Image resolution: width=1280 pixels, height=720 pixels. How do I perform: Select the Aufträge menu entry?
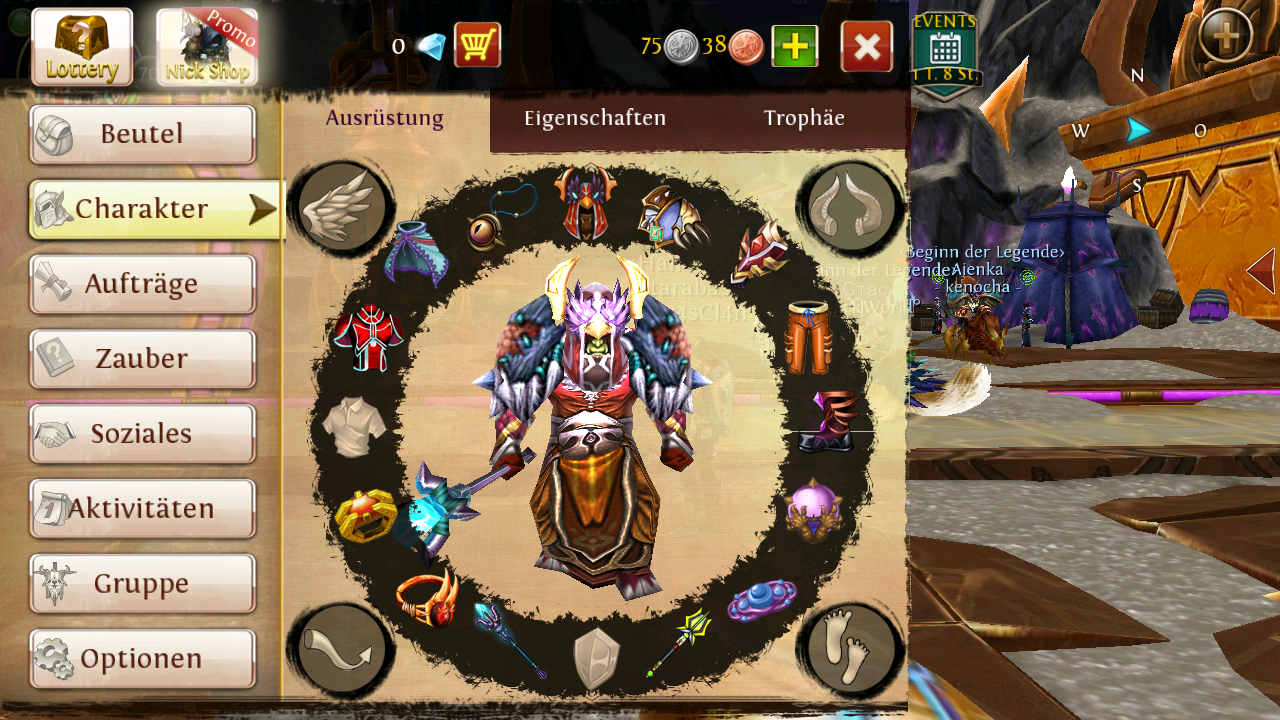142,284
